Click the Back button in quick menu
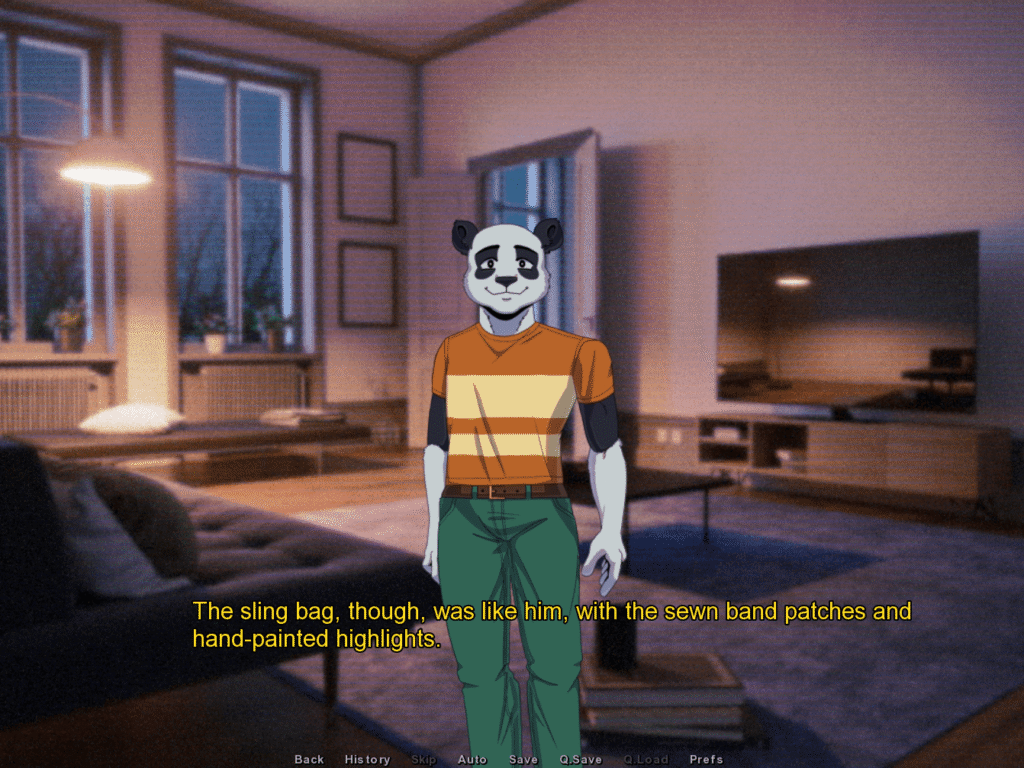Screen dimensions: 1024x768 tap(309, 760)
